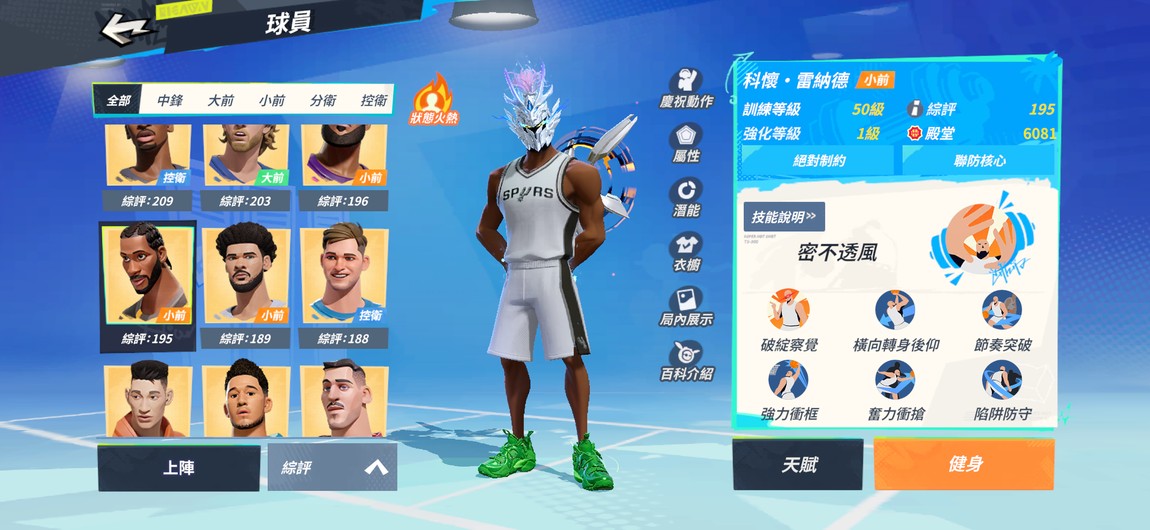Select the 分衛 filter tab

tap(323, 101)
